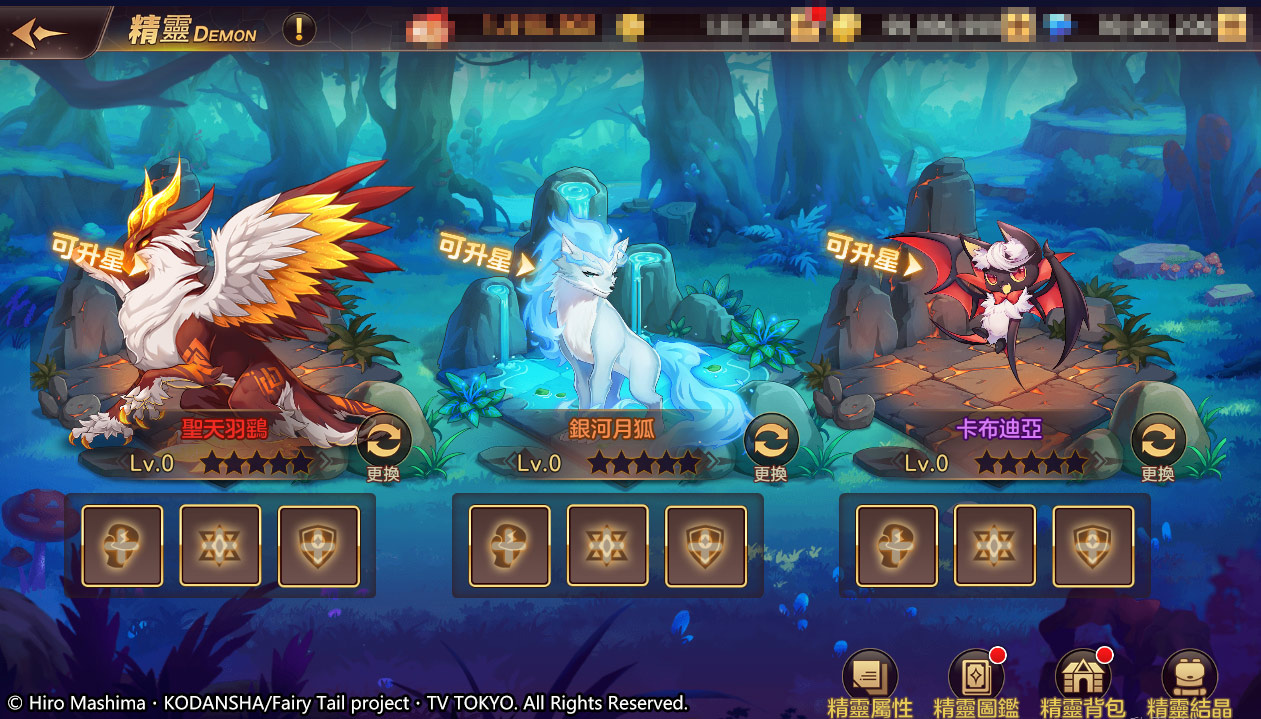The width and height of the screenshot is (1261, 719).
Task: Open the exclamation mark info icon
Action: click(298, 30)
